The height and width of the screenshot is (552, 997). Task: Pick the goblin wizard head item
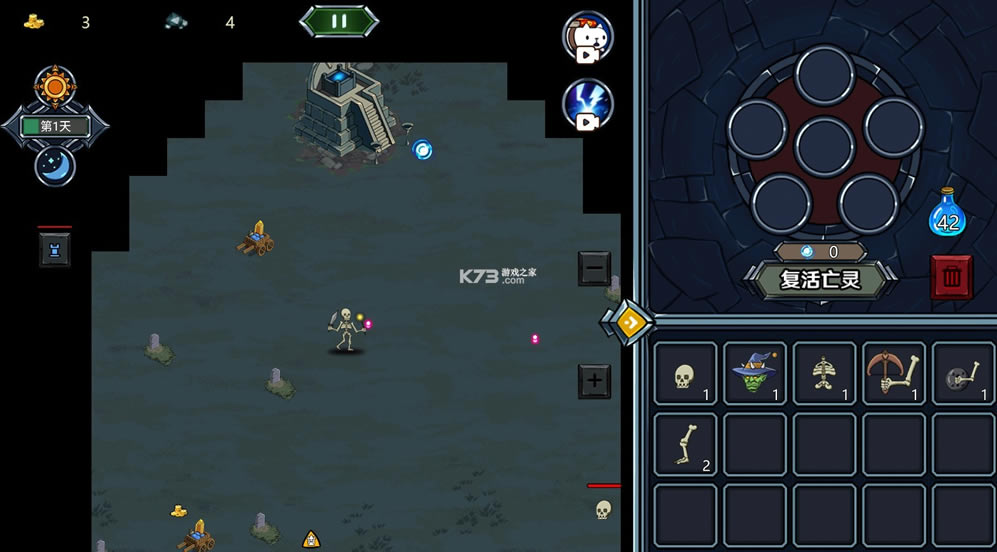pyautogui.click(x=755, y=373)
